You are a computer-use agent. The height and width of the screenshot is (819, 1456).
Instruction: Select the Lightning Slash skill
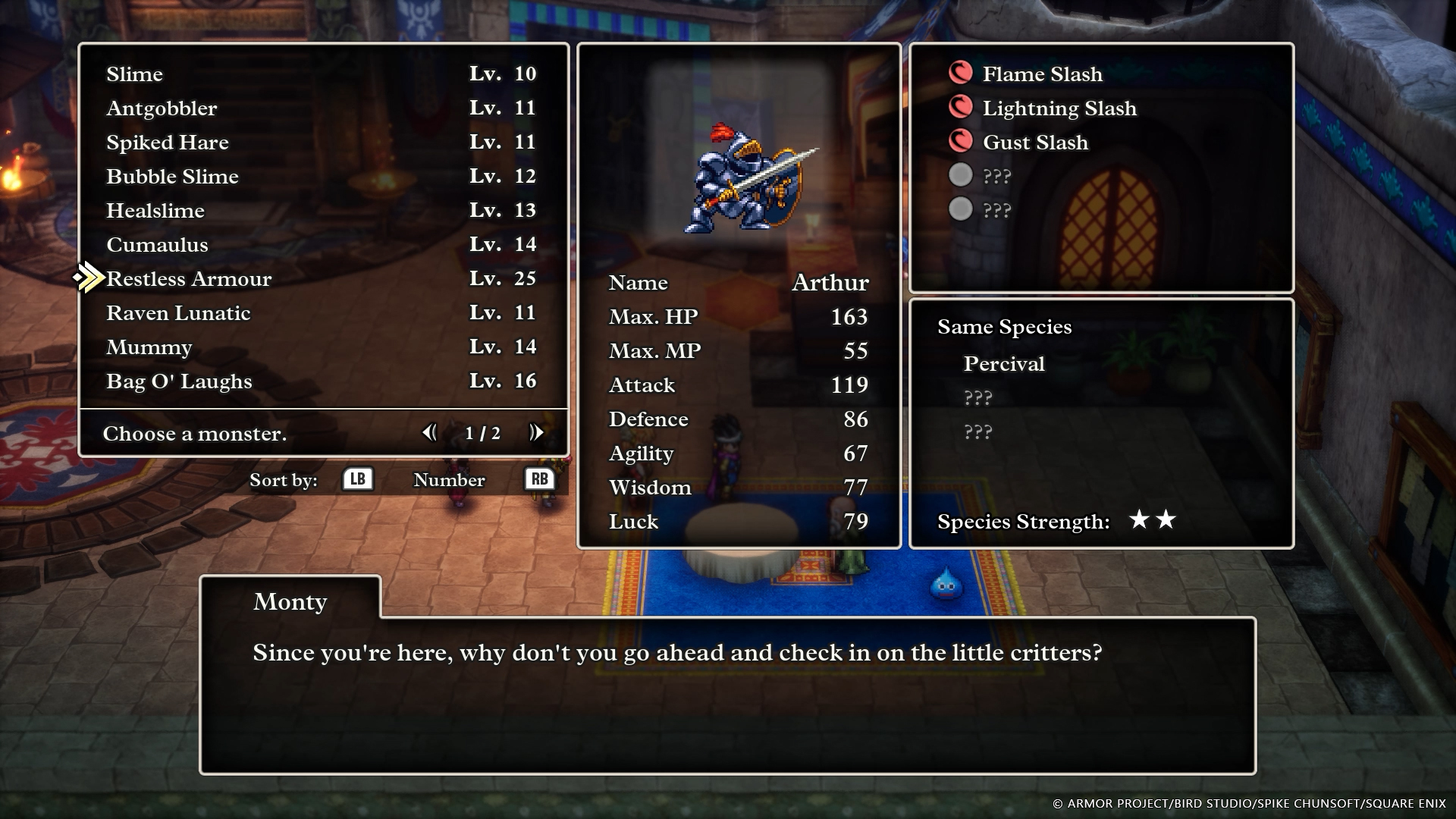coord(1059,108)
